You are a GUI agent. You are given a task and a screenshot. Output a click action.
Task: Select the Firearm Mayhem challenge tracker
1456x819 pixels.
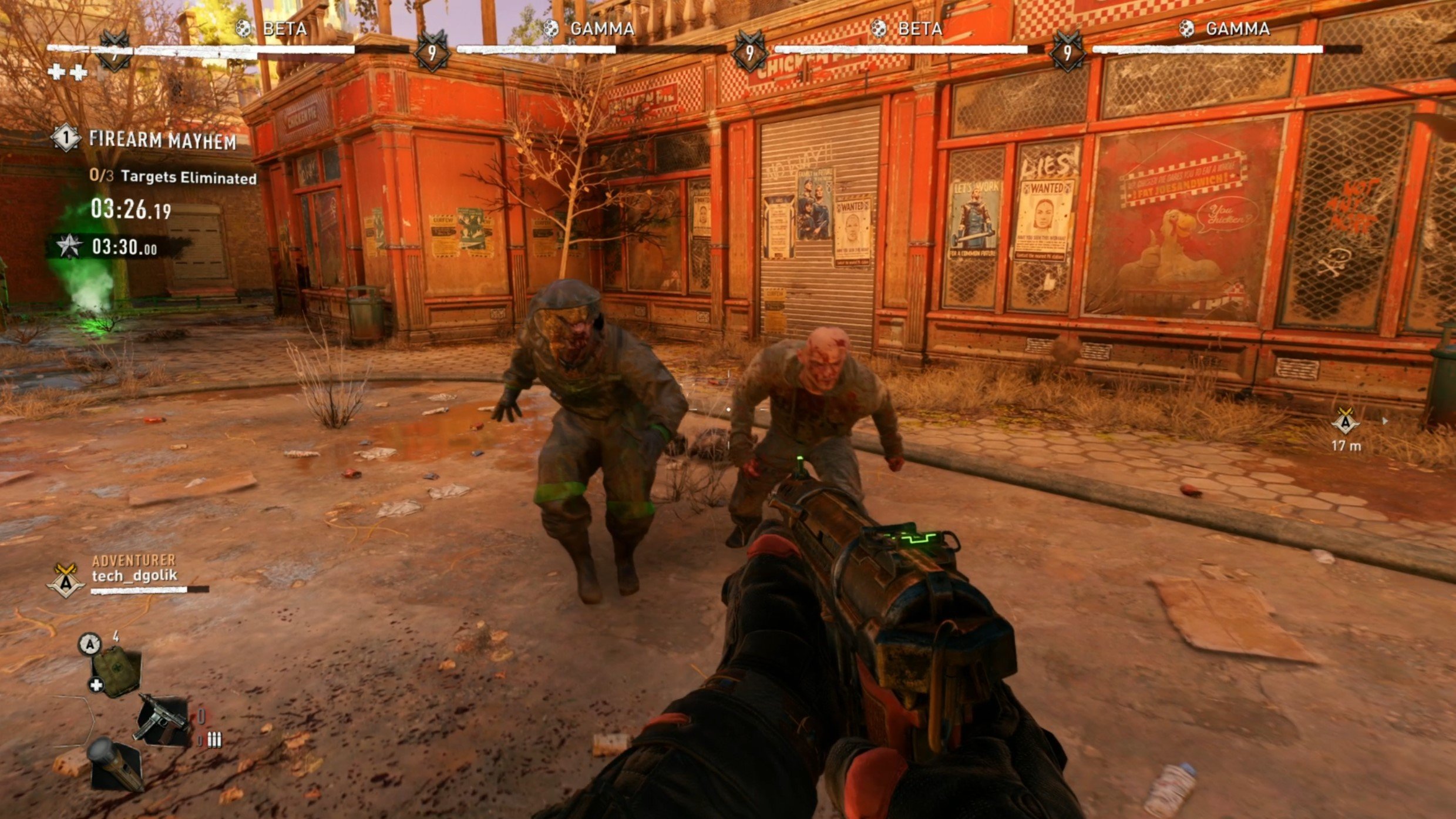[162, 140]
